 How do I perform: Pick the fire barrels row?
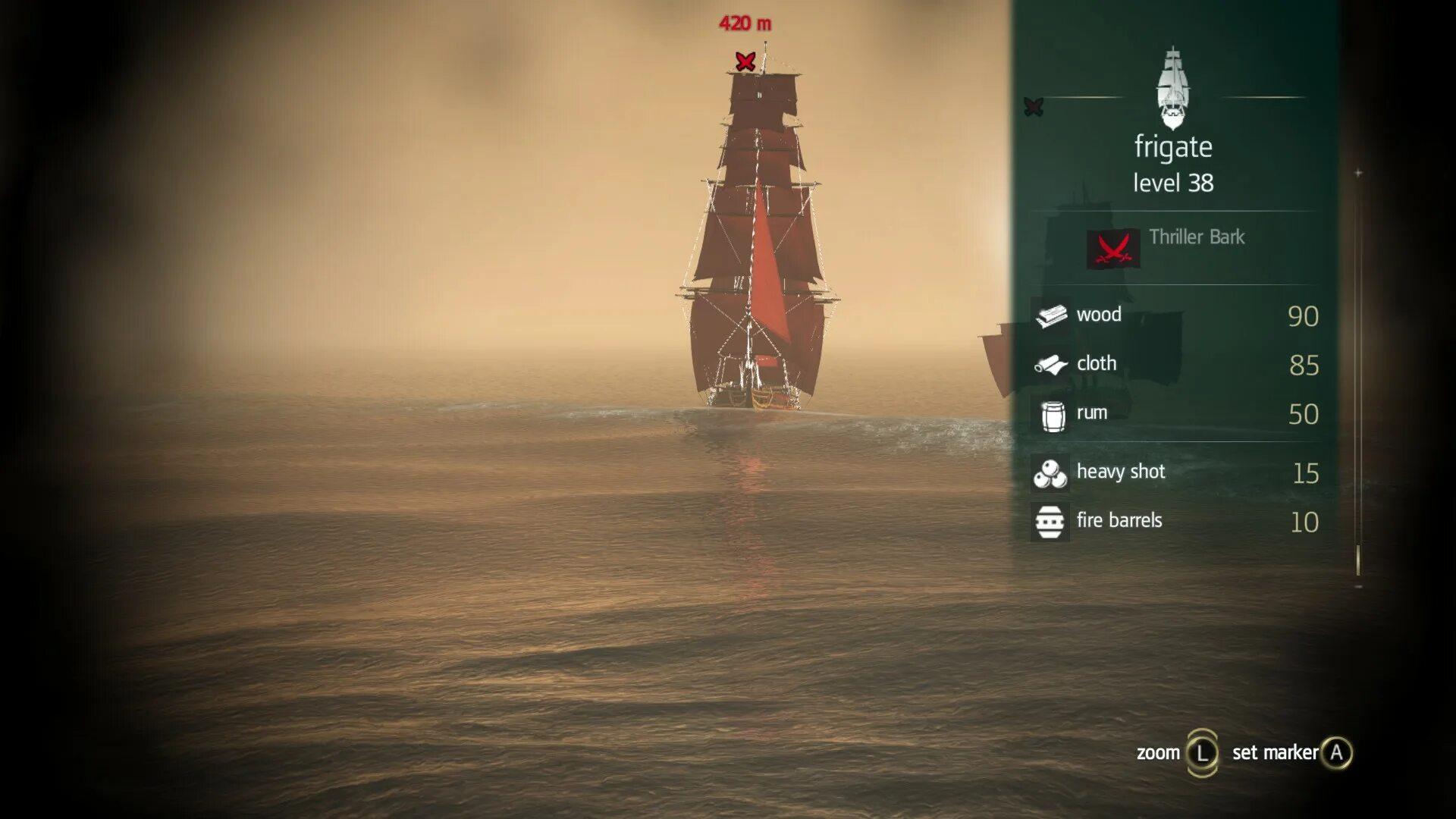point(1174,521)
